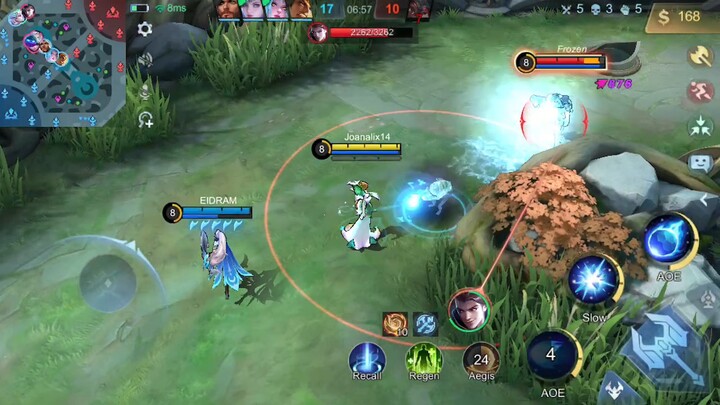Send the attack signal with the axe icon
720x405 pixels.
[699, 55]
